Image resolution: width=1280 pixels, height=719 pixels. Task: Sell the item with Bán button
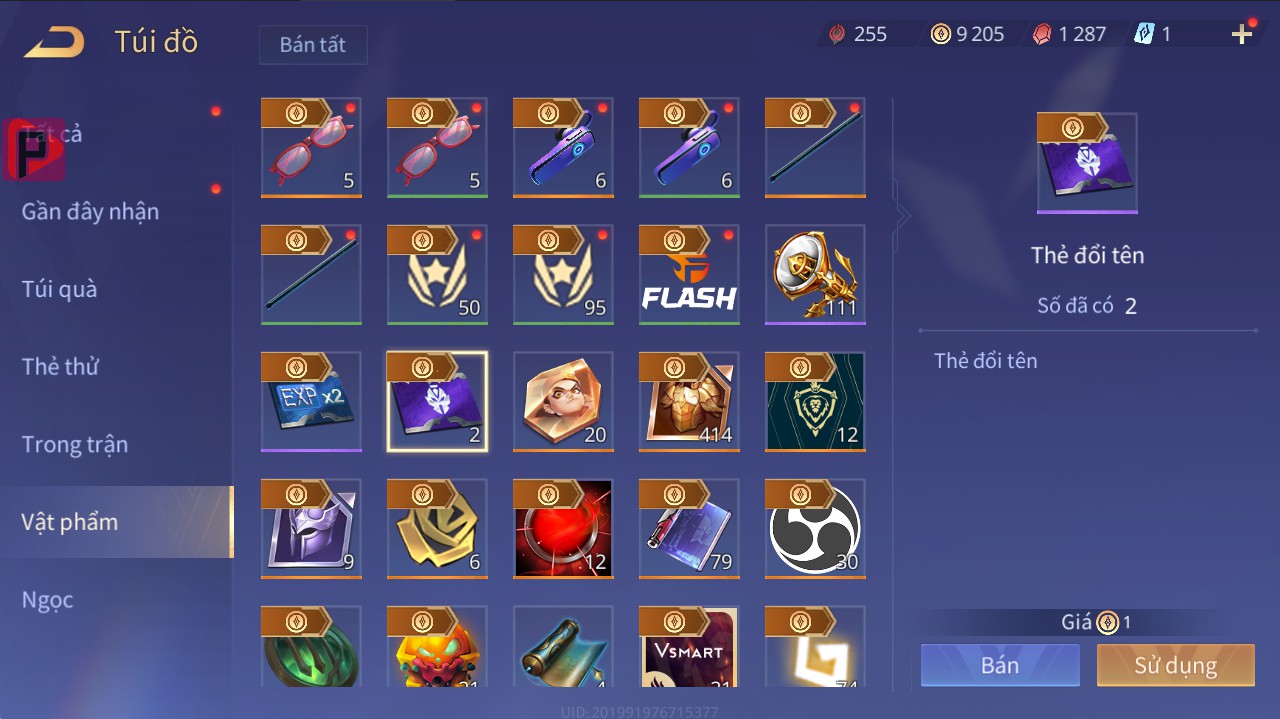coord(1000,665)
